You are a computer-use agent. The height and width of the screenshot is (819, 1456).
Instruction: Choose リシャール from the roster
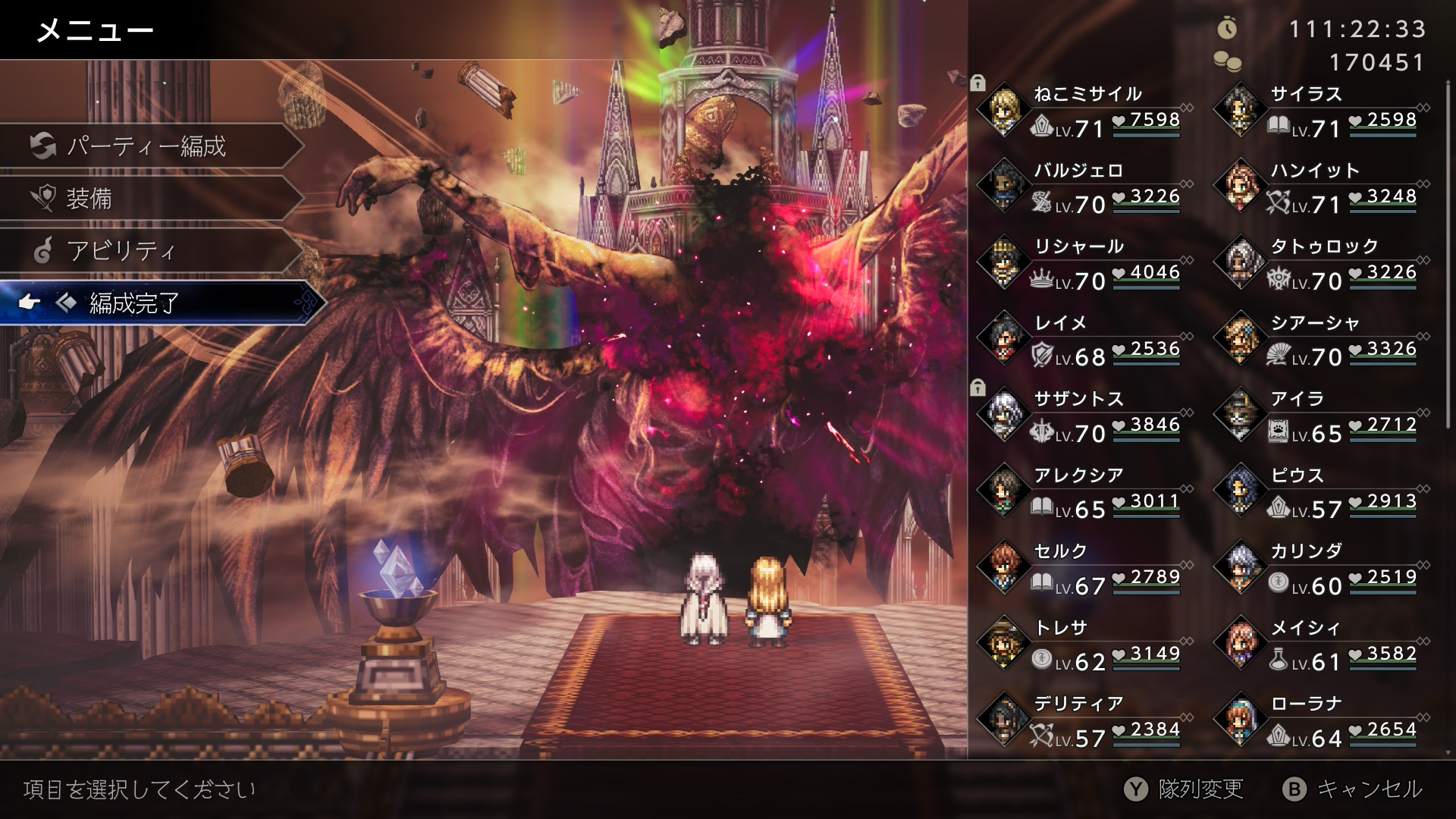pos(1084,263)
